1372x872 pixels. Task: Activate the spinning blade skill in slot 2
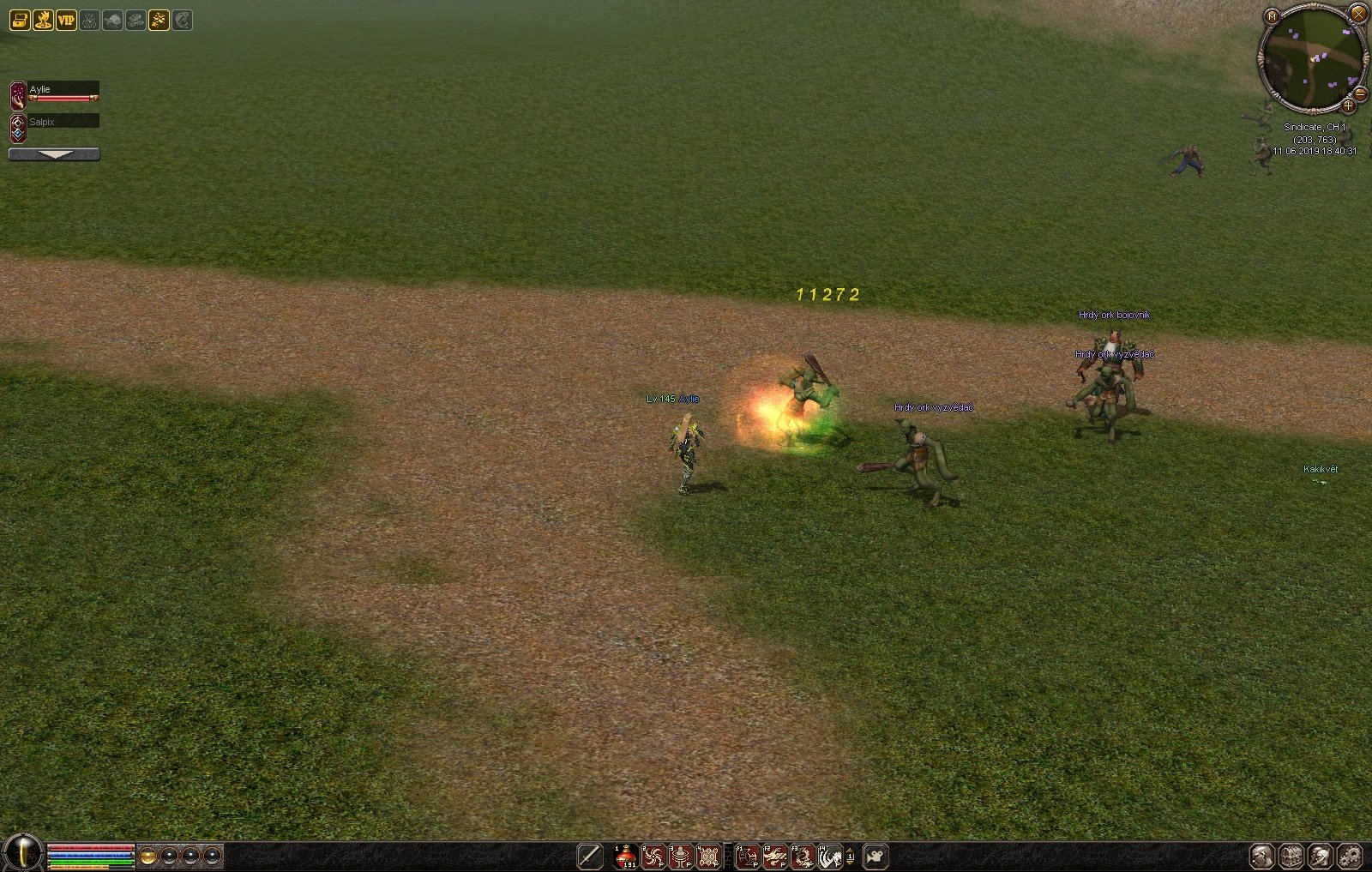tap(653, 856)
